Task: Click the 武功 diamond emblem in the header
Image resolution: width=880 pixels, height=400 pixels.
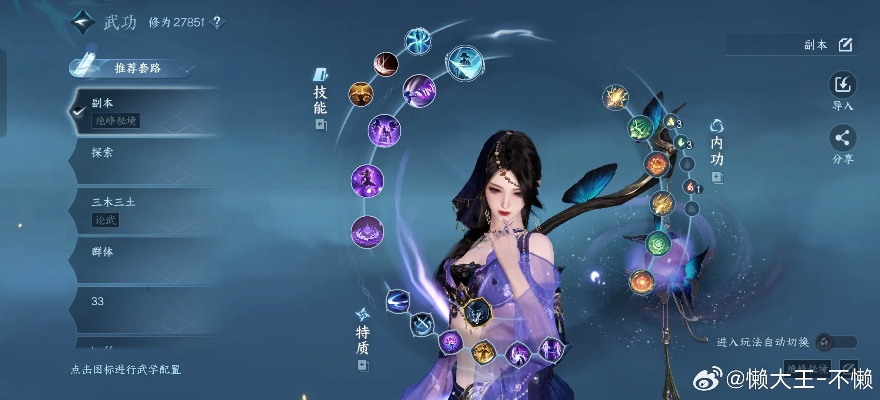Action: click(x=83, y=22)
